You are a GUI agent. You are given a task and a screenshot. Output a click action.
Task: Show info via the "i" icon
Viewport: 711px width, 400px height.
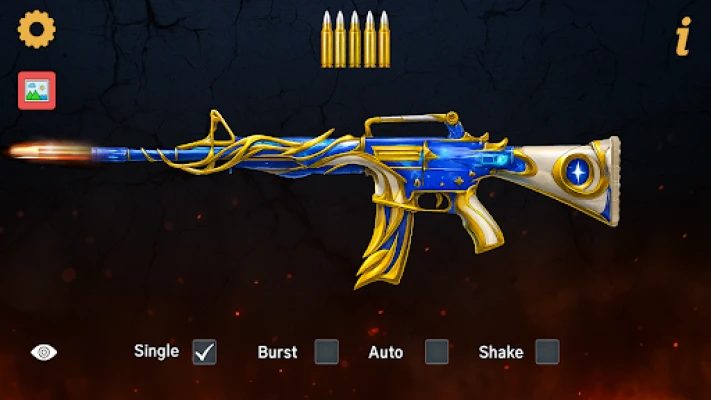pyautogui.click(x=683, y=38)
